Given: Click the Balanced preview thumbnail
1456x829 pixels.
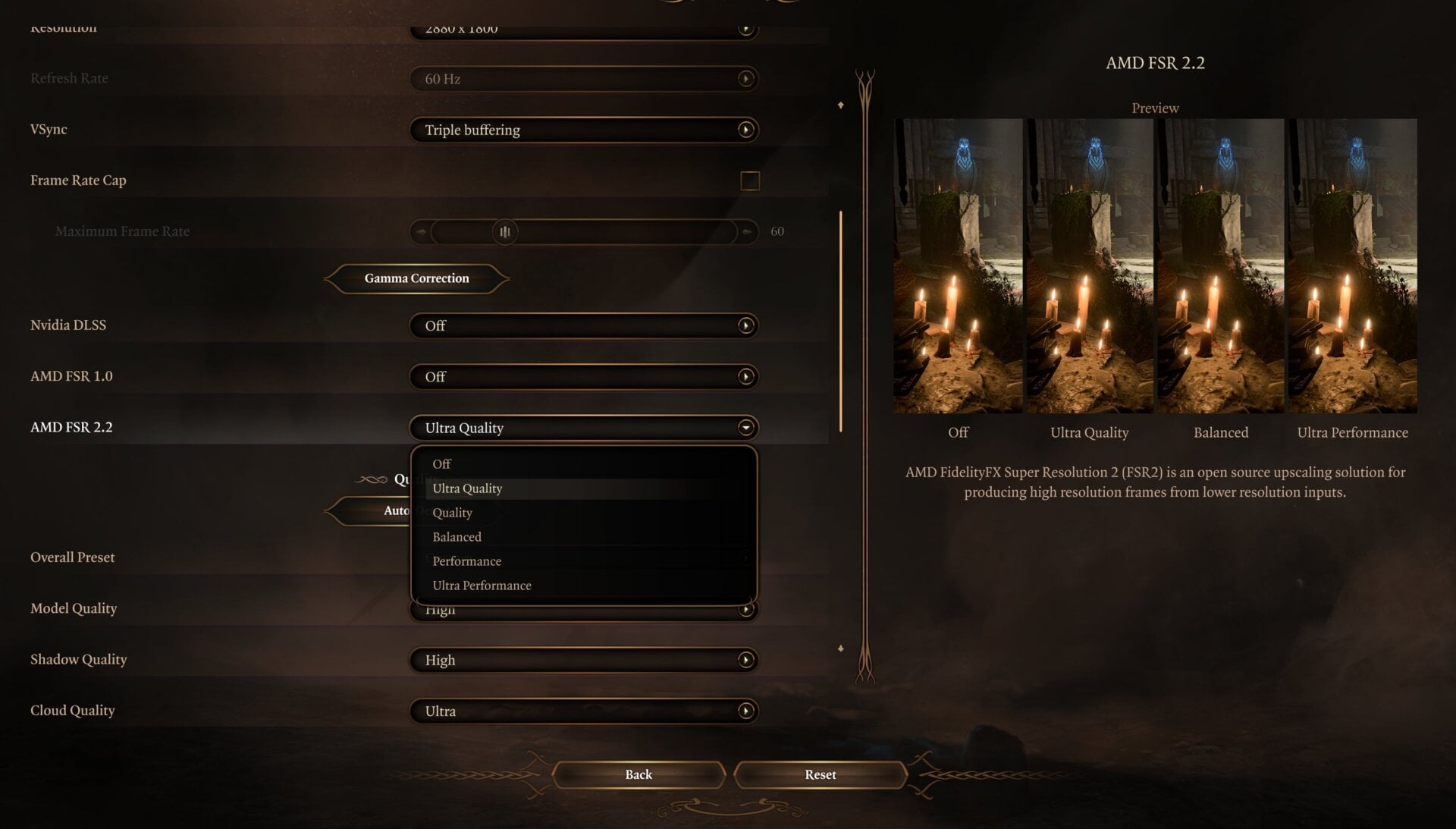Looking at the screenshot, I should (x=1220, y=265).
